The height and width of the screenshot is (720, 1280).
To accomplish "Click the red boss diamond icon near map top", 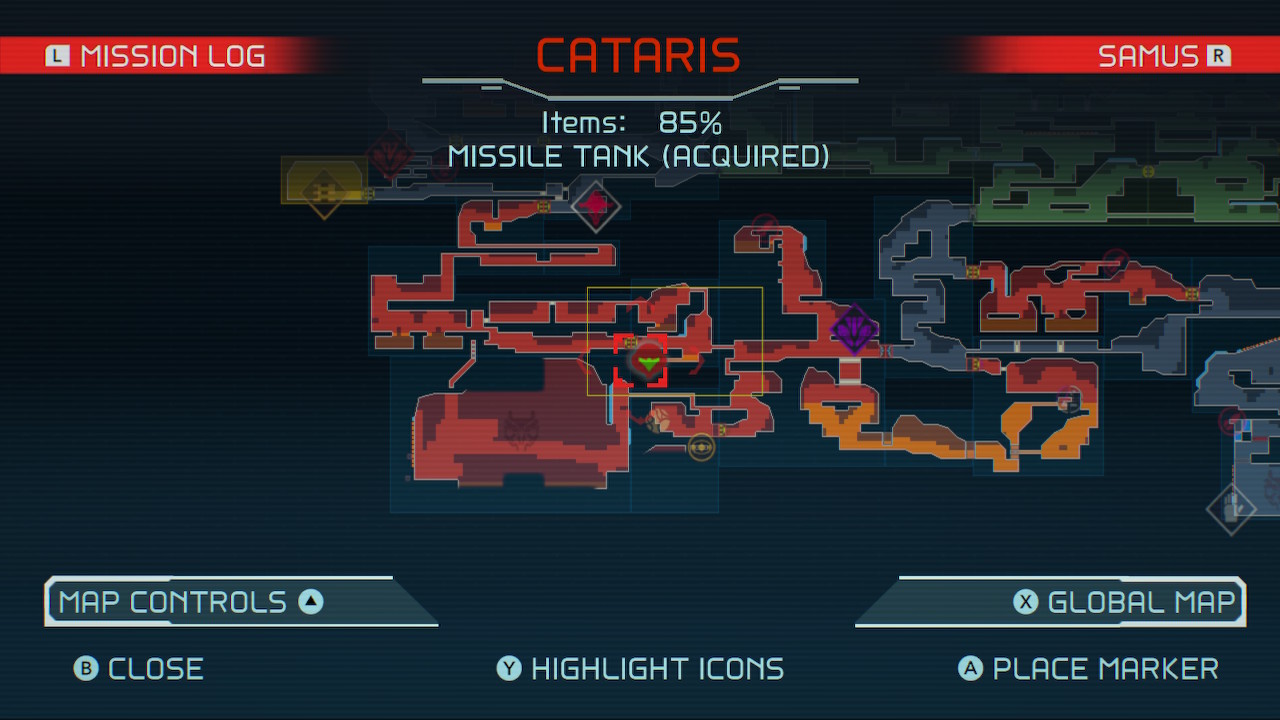I will [x=597, y=207].
